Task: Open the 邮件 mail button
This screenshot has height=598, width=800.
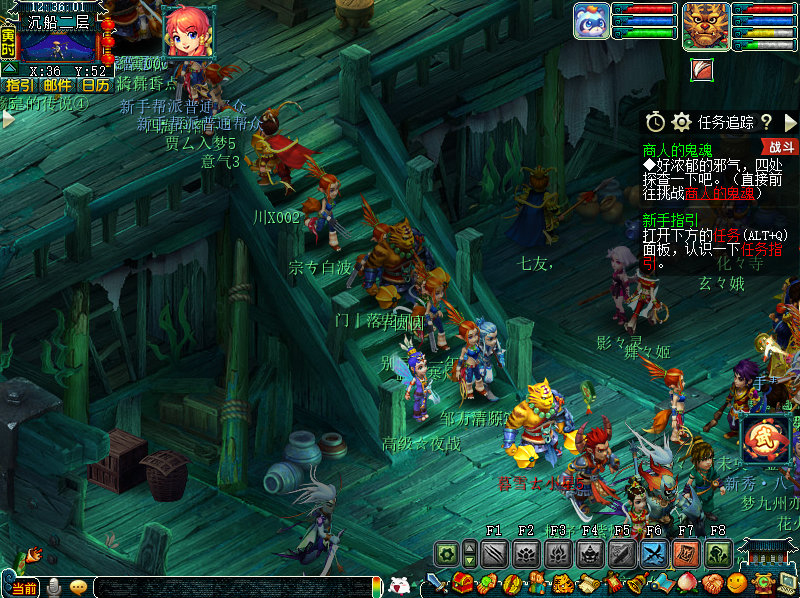Action: (58, 86)
